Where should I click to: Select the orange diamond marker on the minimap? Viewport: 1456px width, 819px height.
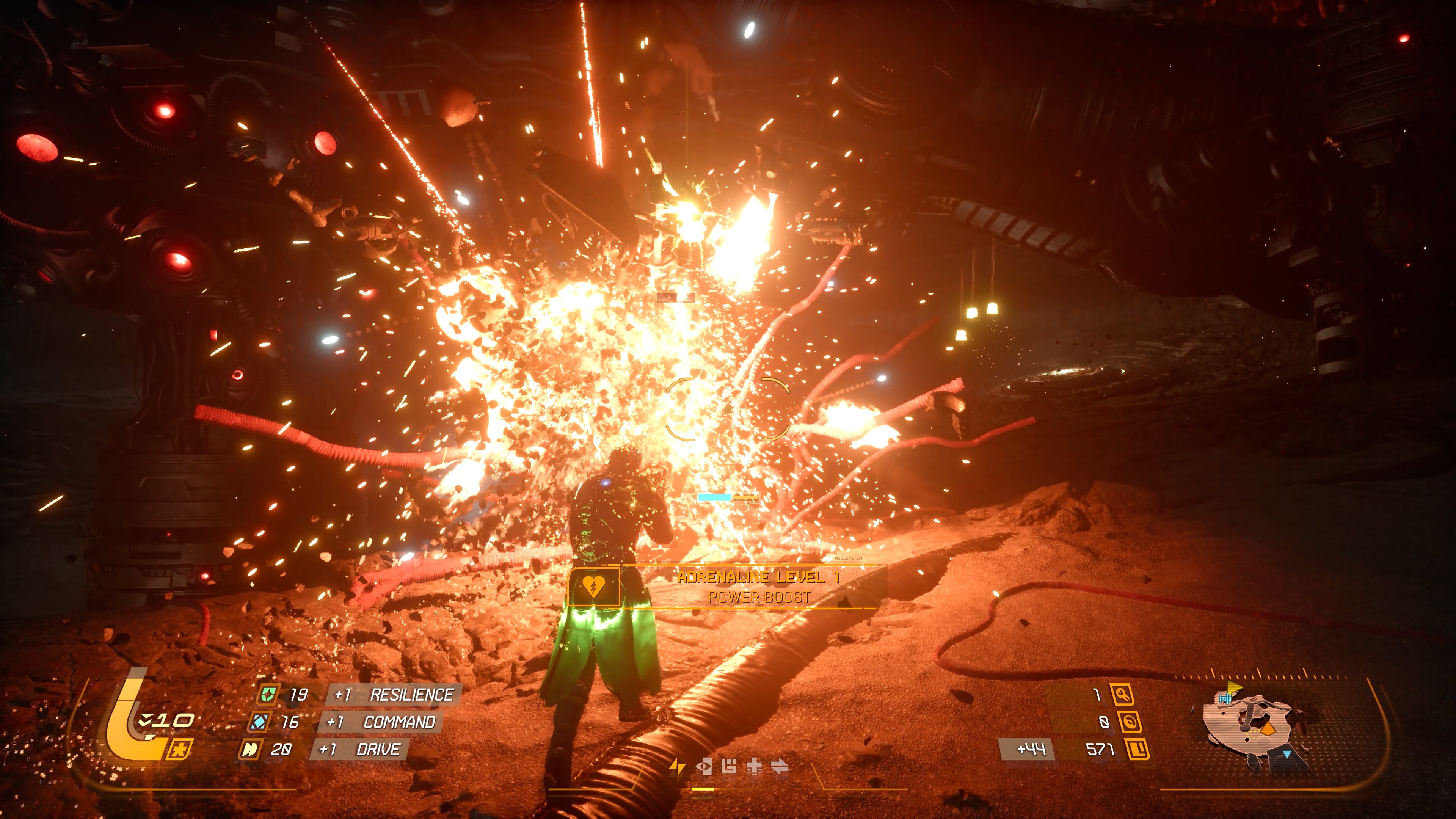pos(1268,730)
